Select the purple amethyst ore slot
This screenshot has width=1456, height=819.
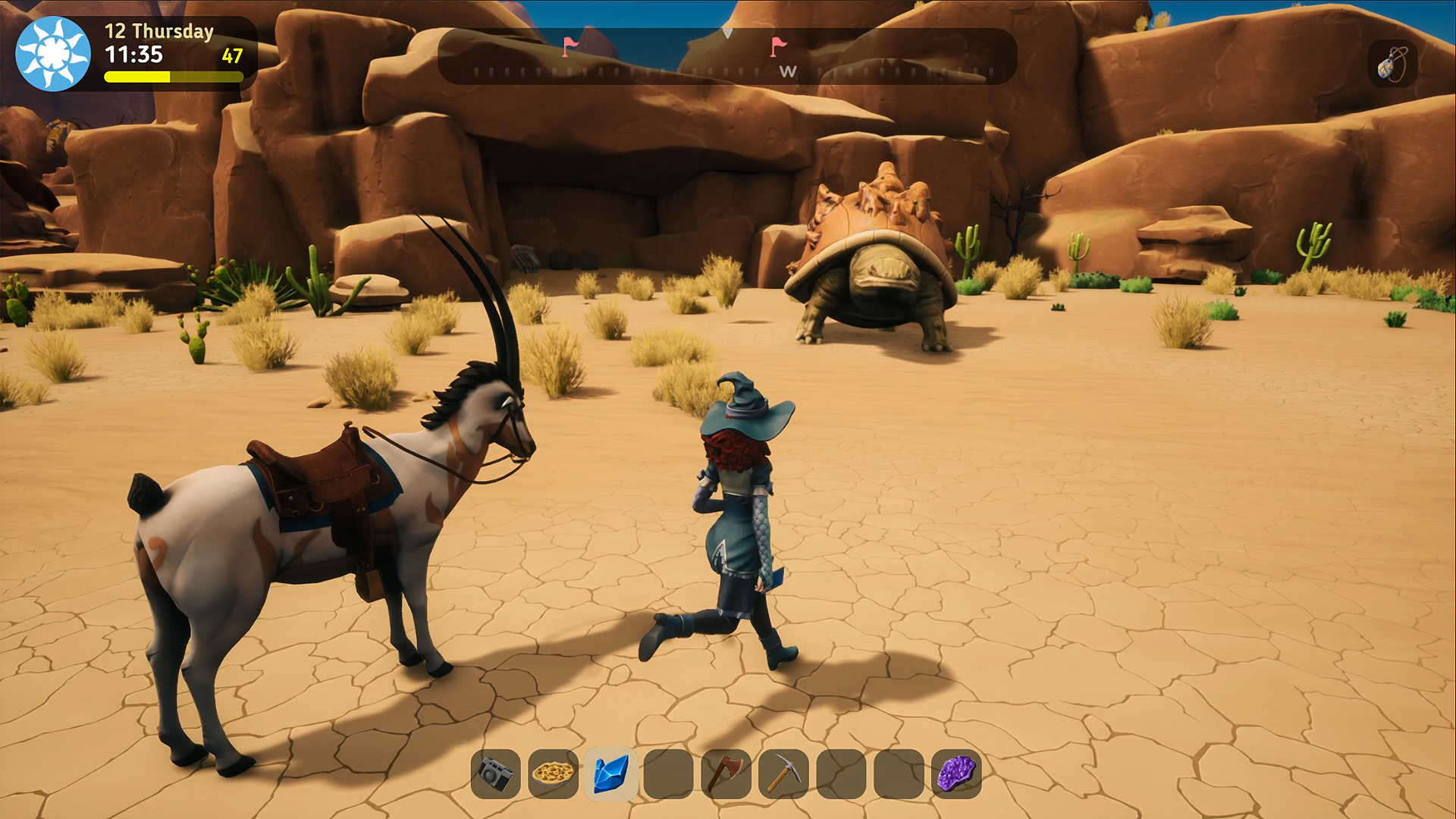[956, 774]
